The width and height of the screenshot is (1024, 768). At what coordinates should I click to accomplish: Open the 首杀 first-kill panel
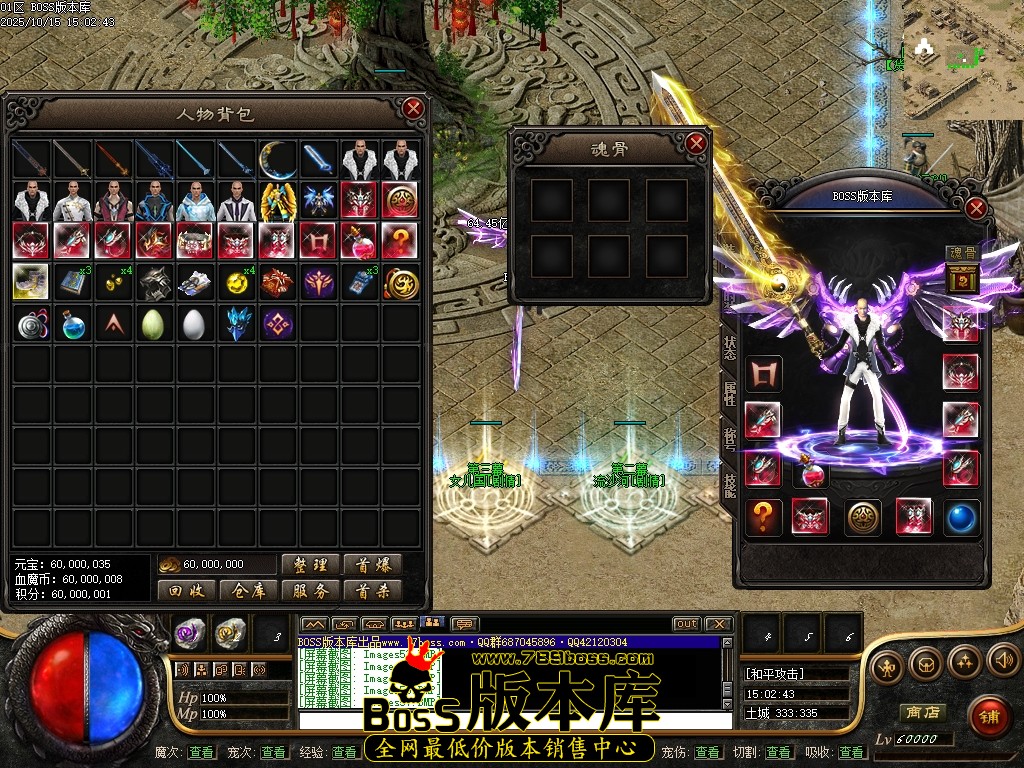click(x=373, y=591)
